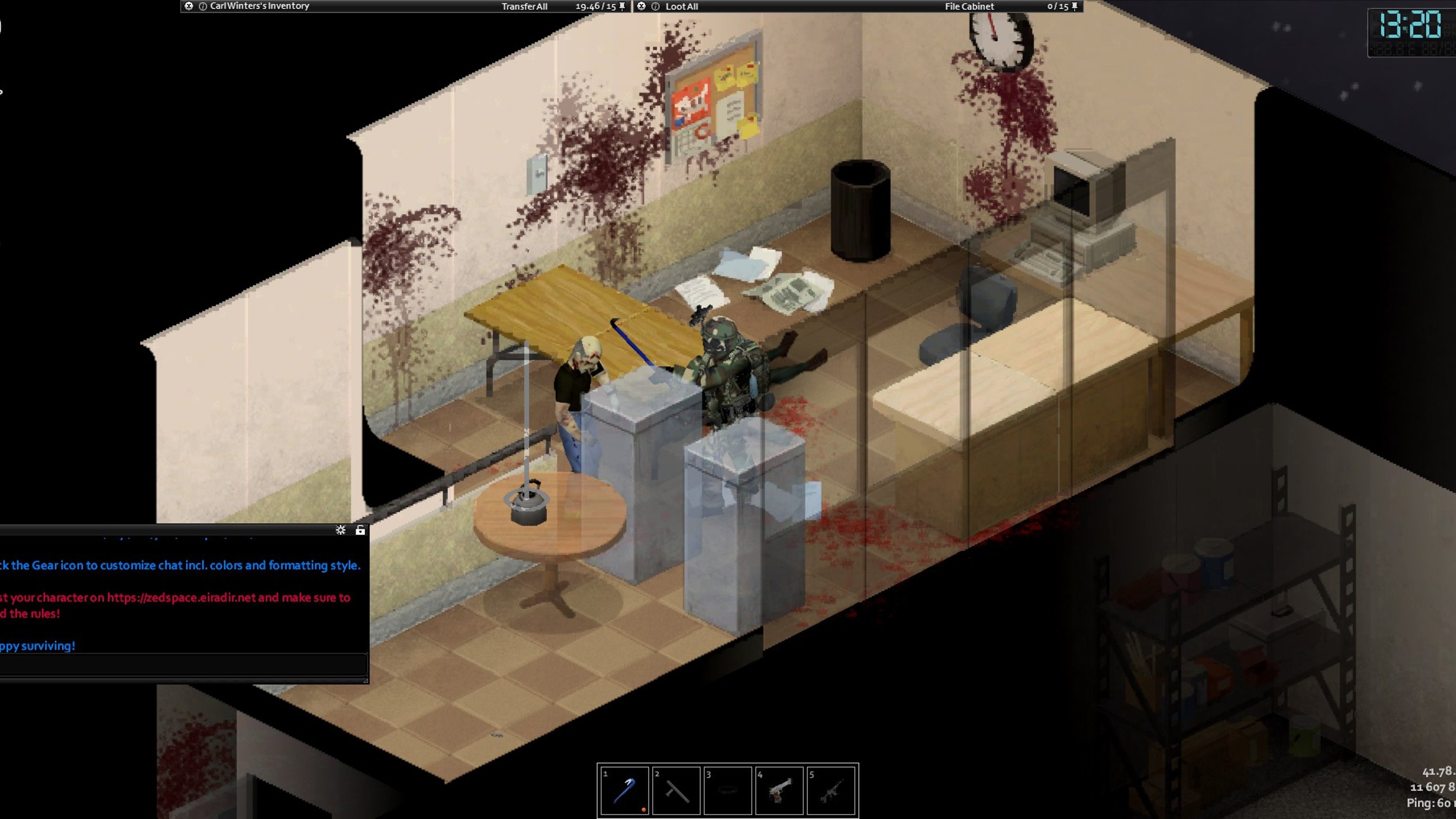Close Carl Winters's Inventory panel
Screen dimensions: 1456x819
click(189, 6)
